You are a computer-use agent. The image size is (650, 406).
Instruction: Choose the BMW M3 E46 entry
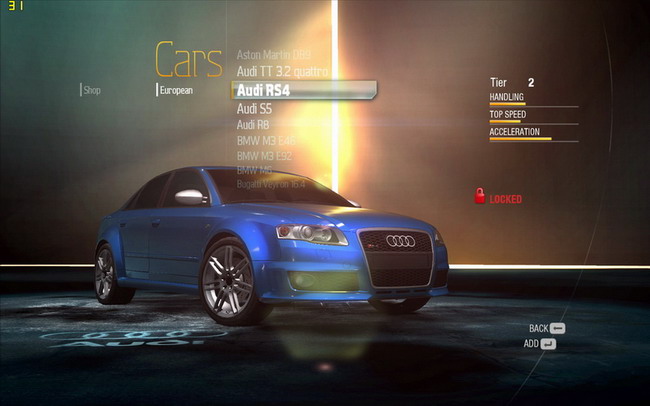266,140
